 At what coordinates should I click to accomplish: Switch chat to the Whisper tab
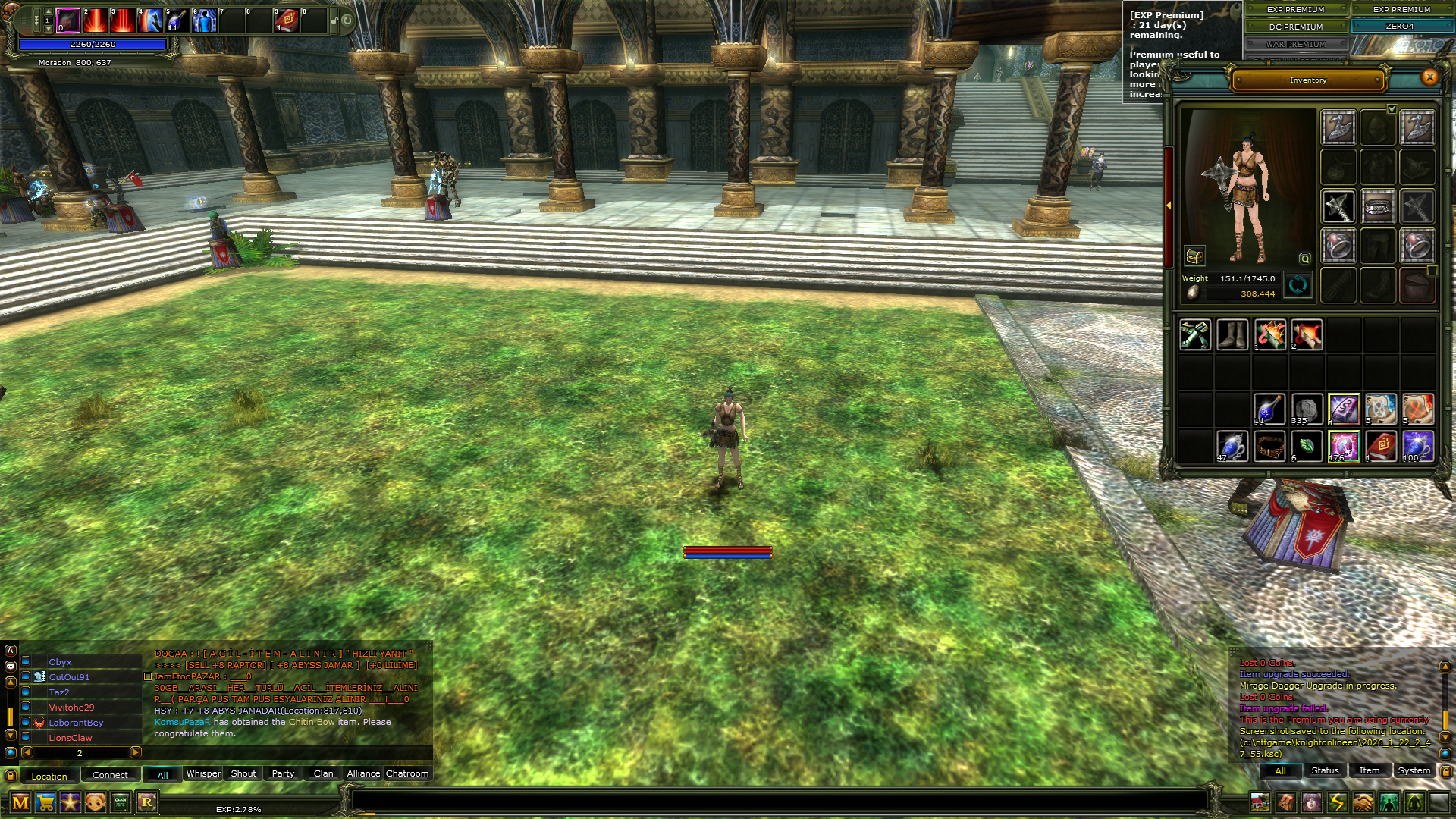(x=203, y=773)
